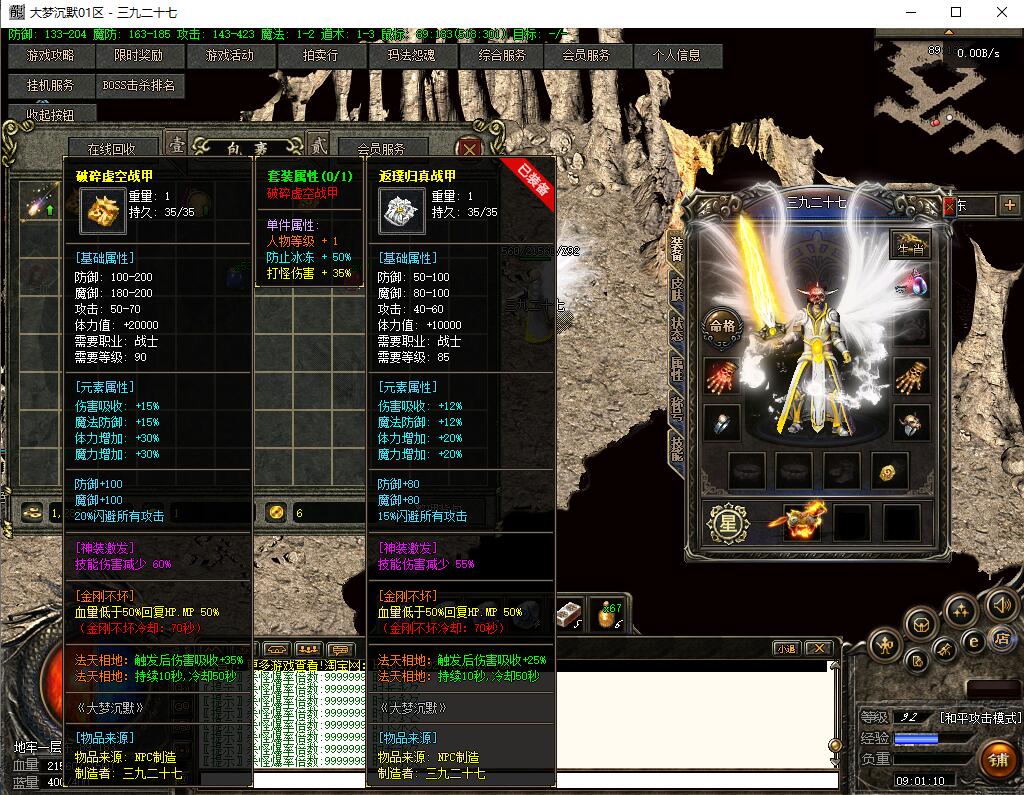Click the 星 star button
The width and height of the screenshot is (1024, 795).
pos(729,525)
